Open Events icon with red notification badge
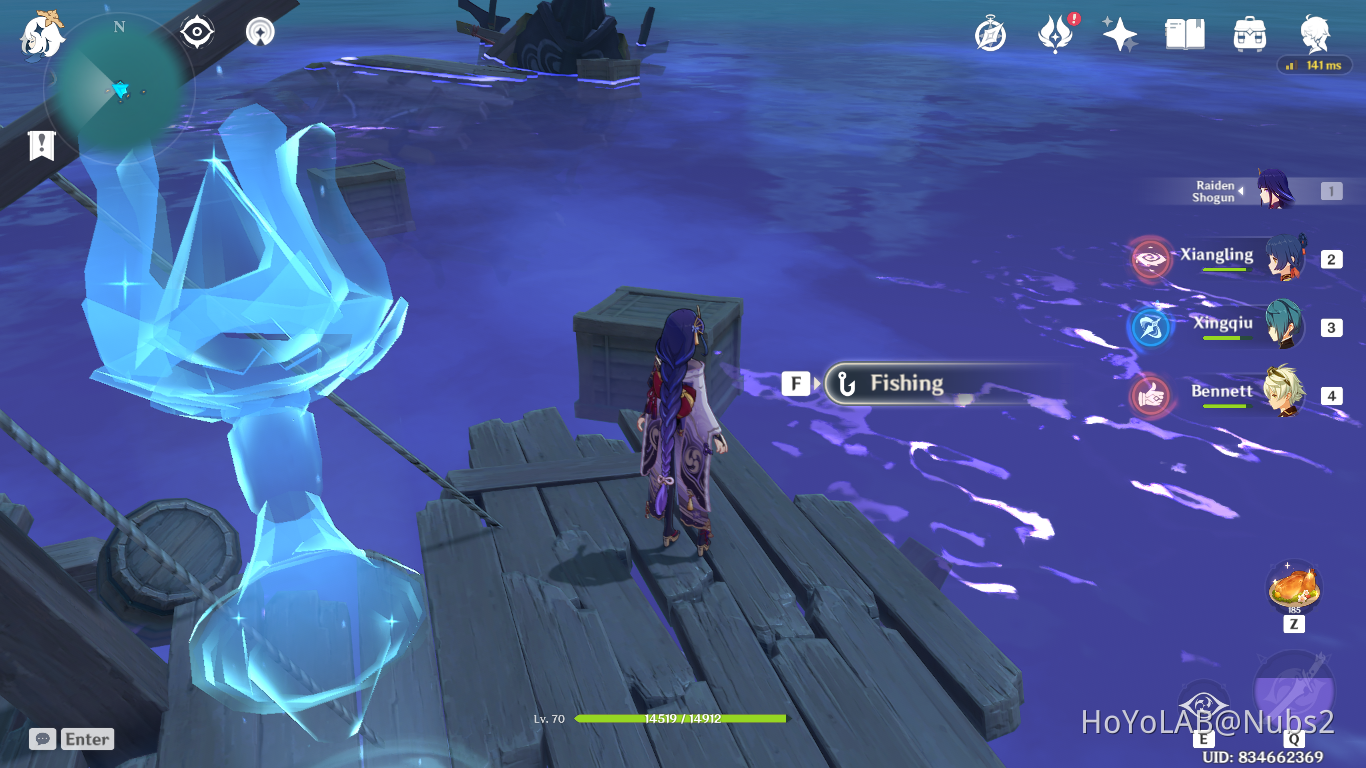The height and width of the screenshot is (768, 1366). [1054, 32]
